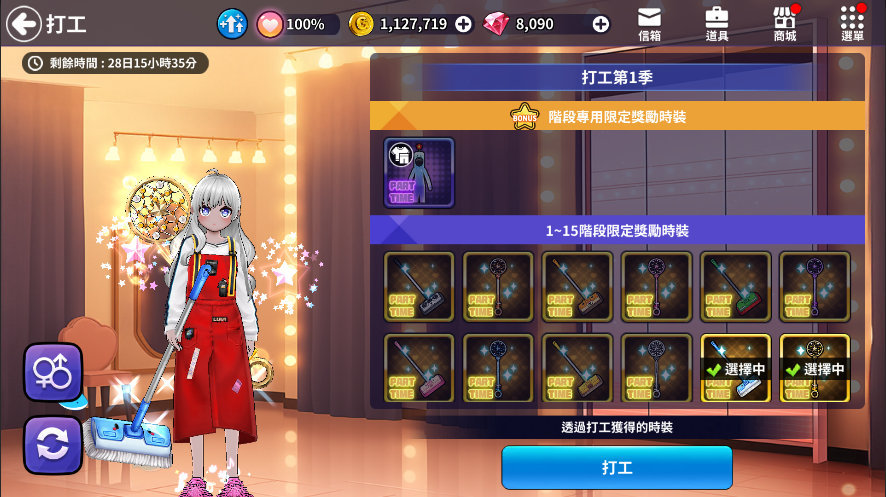Add more red gems with plus button
This screenshot has height=497, width=886.
pyautogui.click(x=600, y=24)
